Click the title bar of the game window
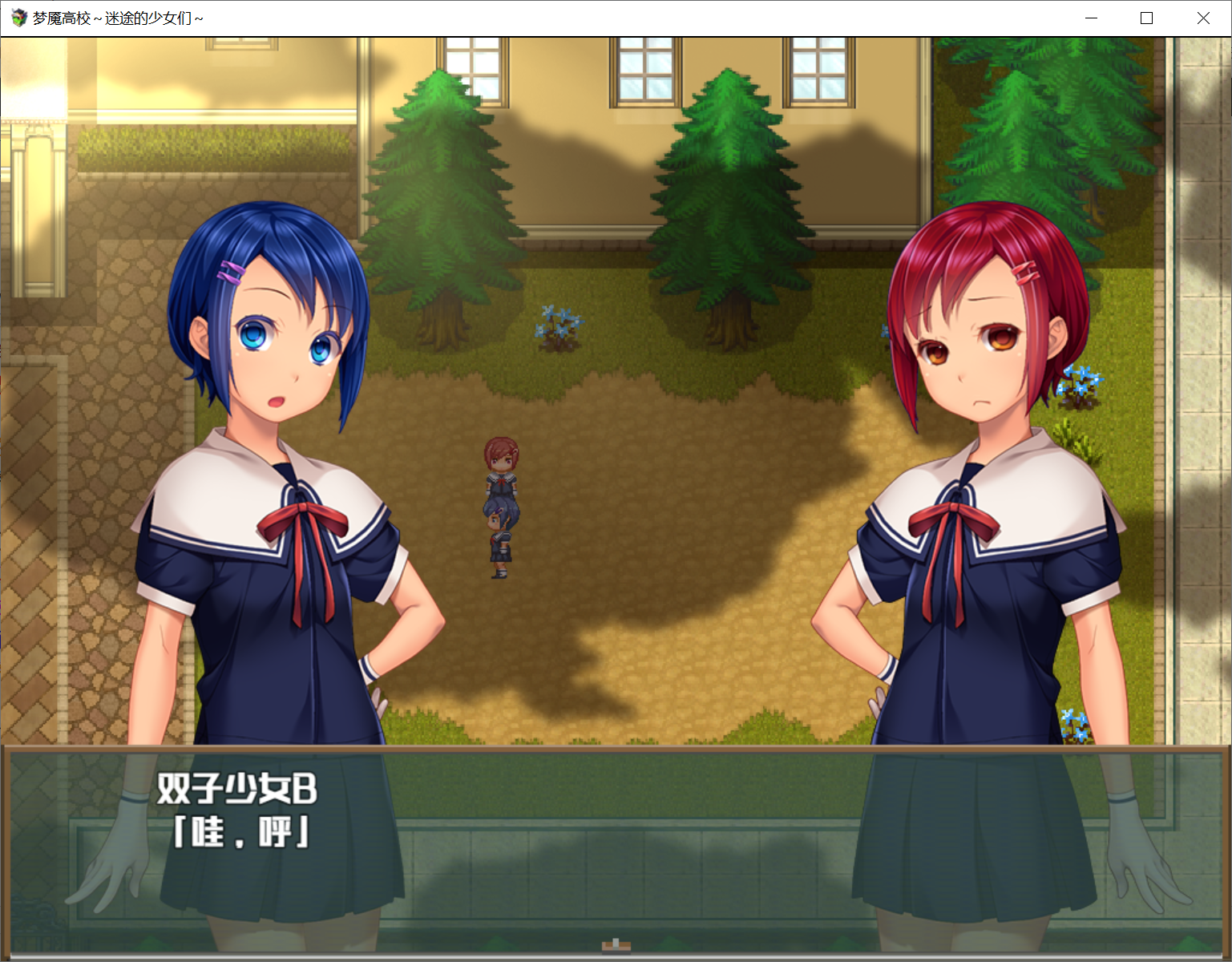The width and height of the screenshot is (1232, 962). point(561,17)
